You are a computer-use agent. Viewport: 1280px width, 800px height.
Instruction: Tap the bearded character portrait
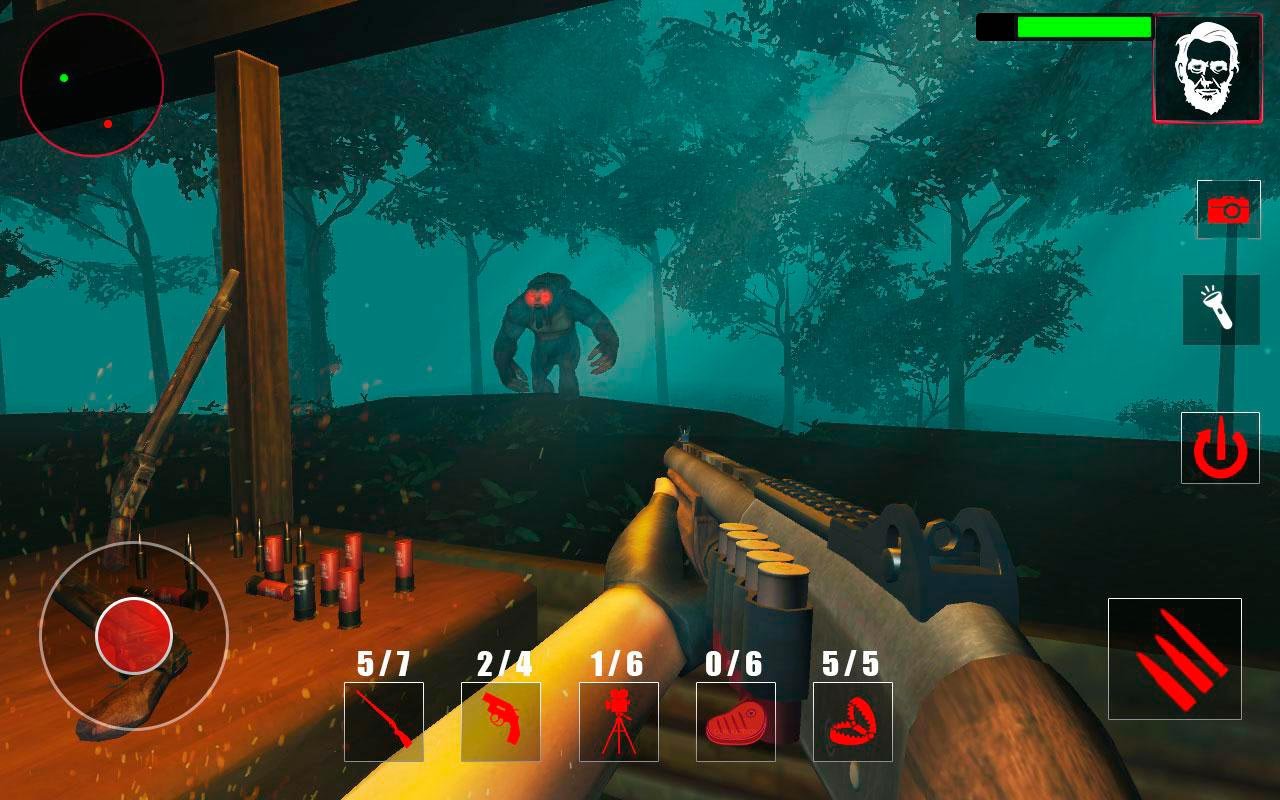[x=1206, y=68]
